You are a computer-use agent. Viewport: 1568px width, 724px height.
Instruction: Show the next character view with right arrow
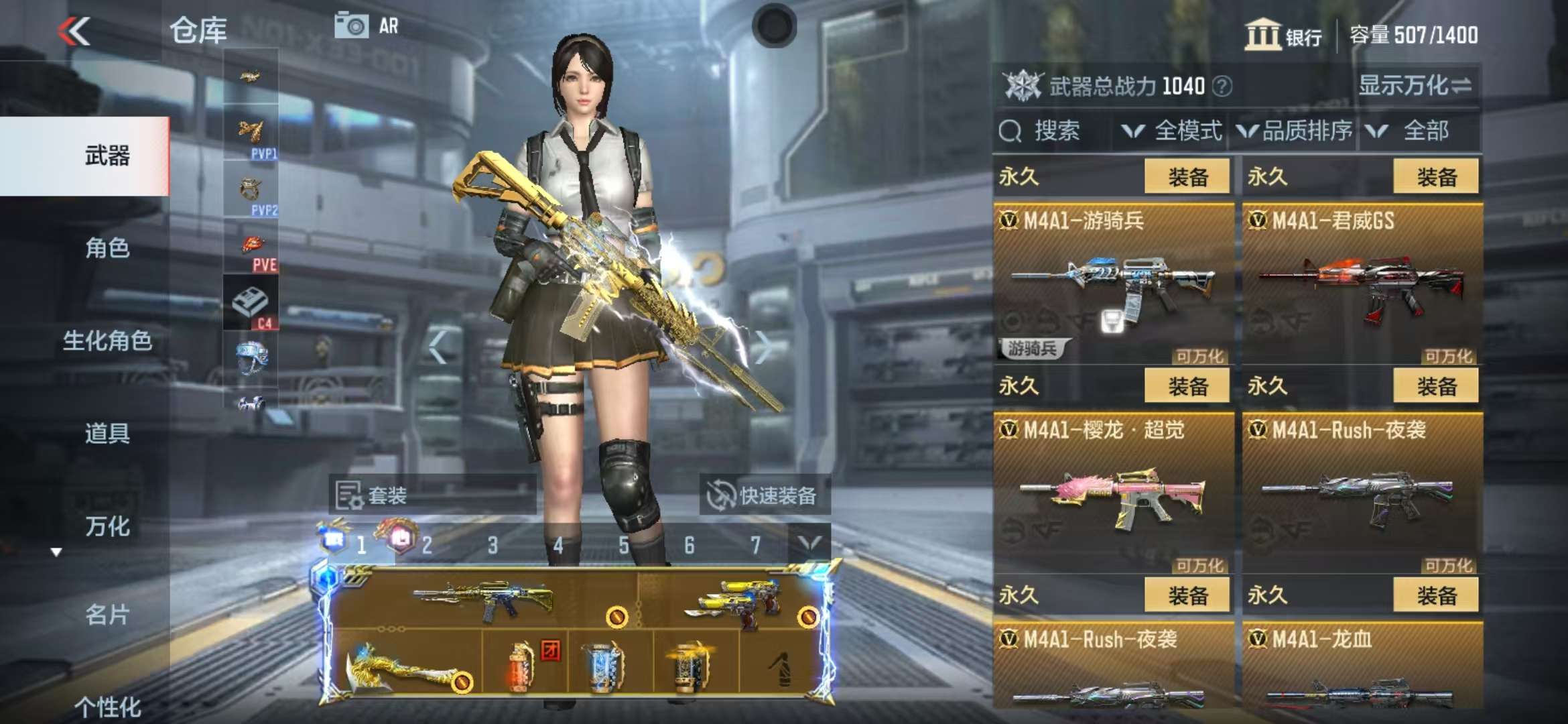click(x=763, y=347)
